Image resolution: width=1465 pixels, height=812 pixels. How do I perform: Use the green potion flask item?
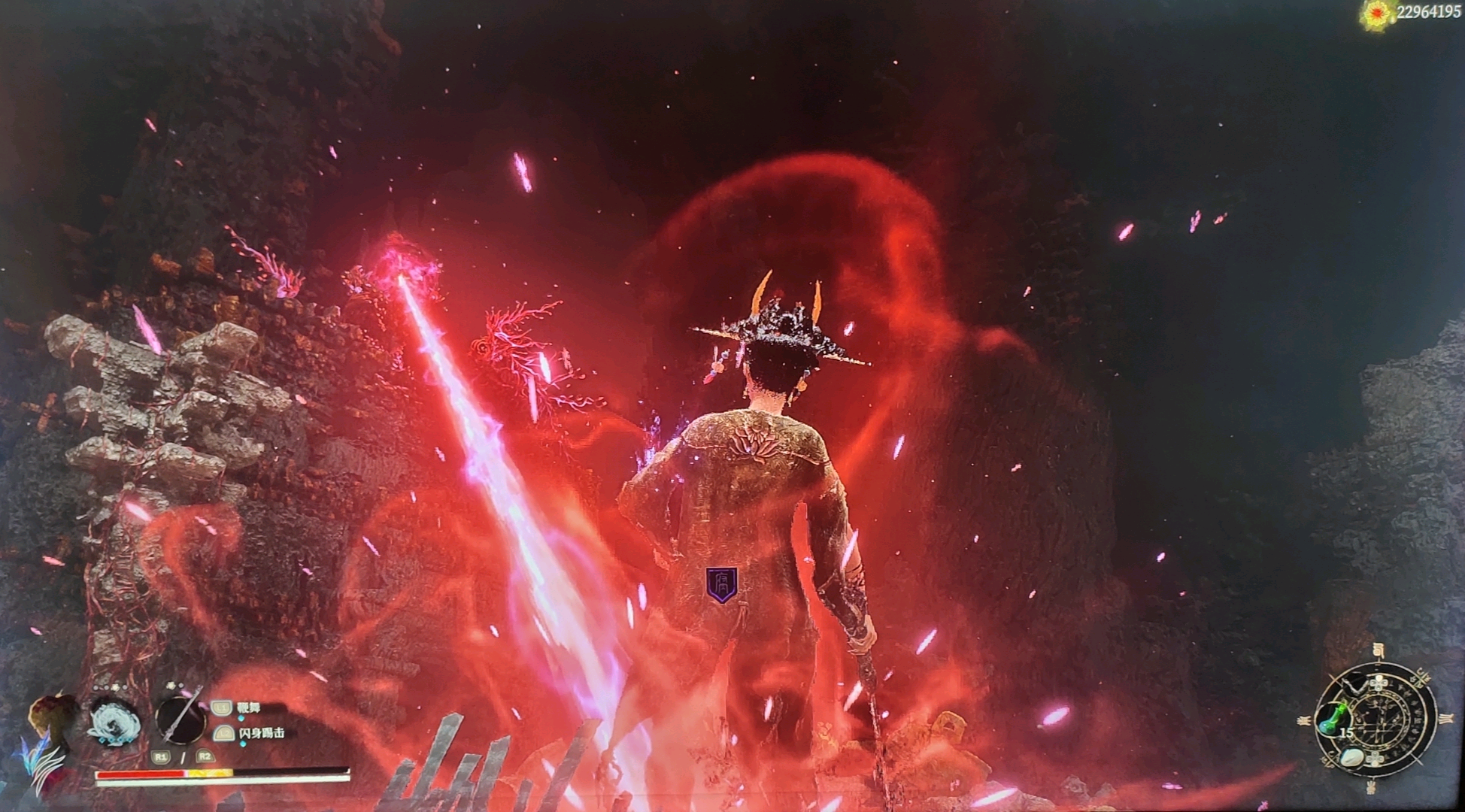[x=1331, y=720]
